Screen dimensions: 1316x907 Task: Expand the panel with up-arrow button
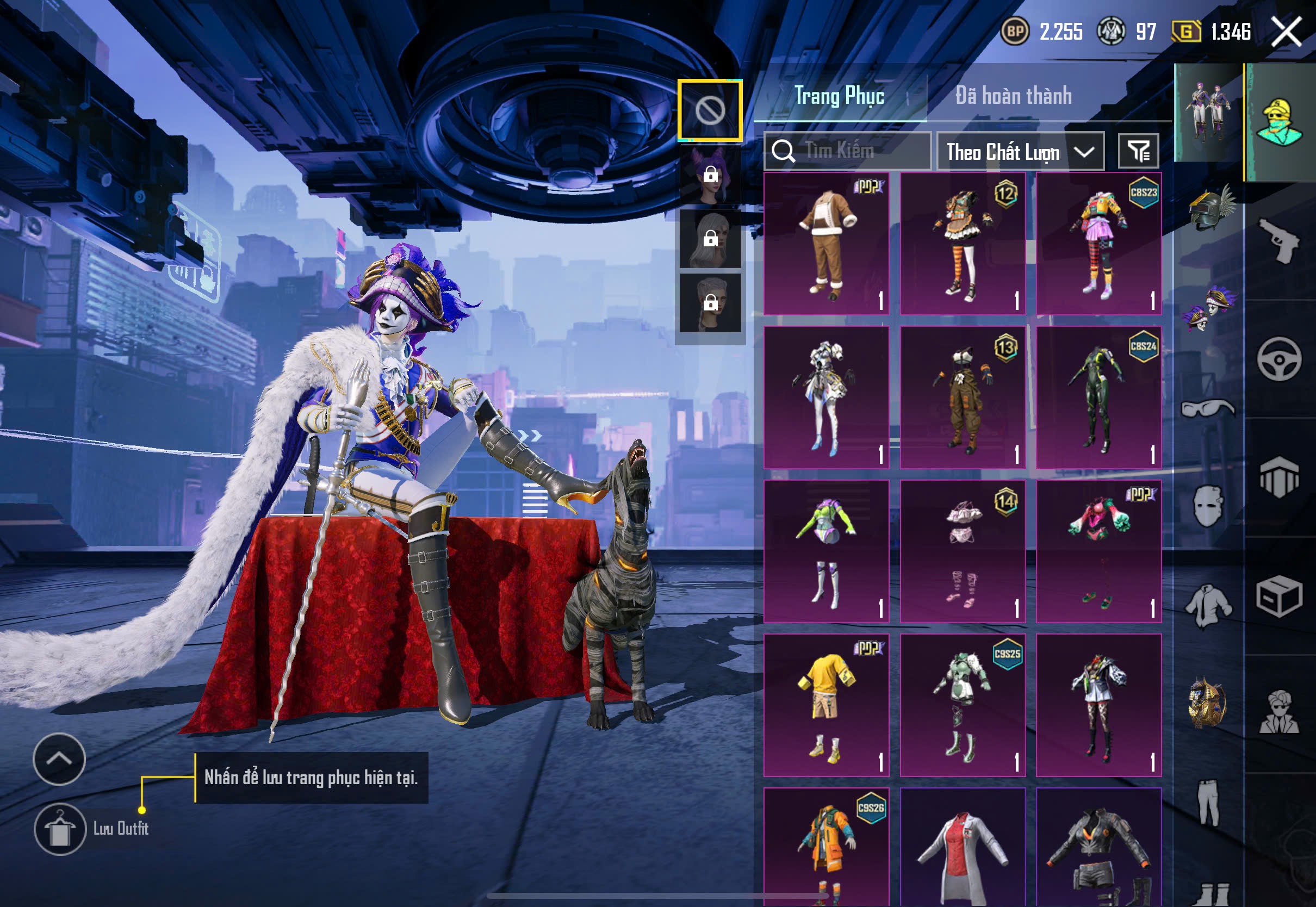pyautogui.click(x=60, y=759)
